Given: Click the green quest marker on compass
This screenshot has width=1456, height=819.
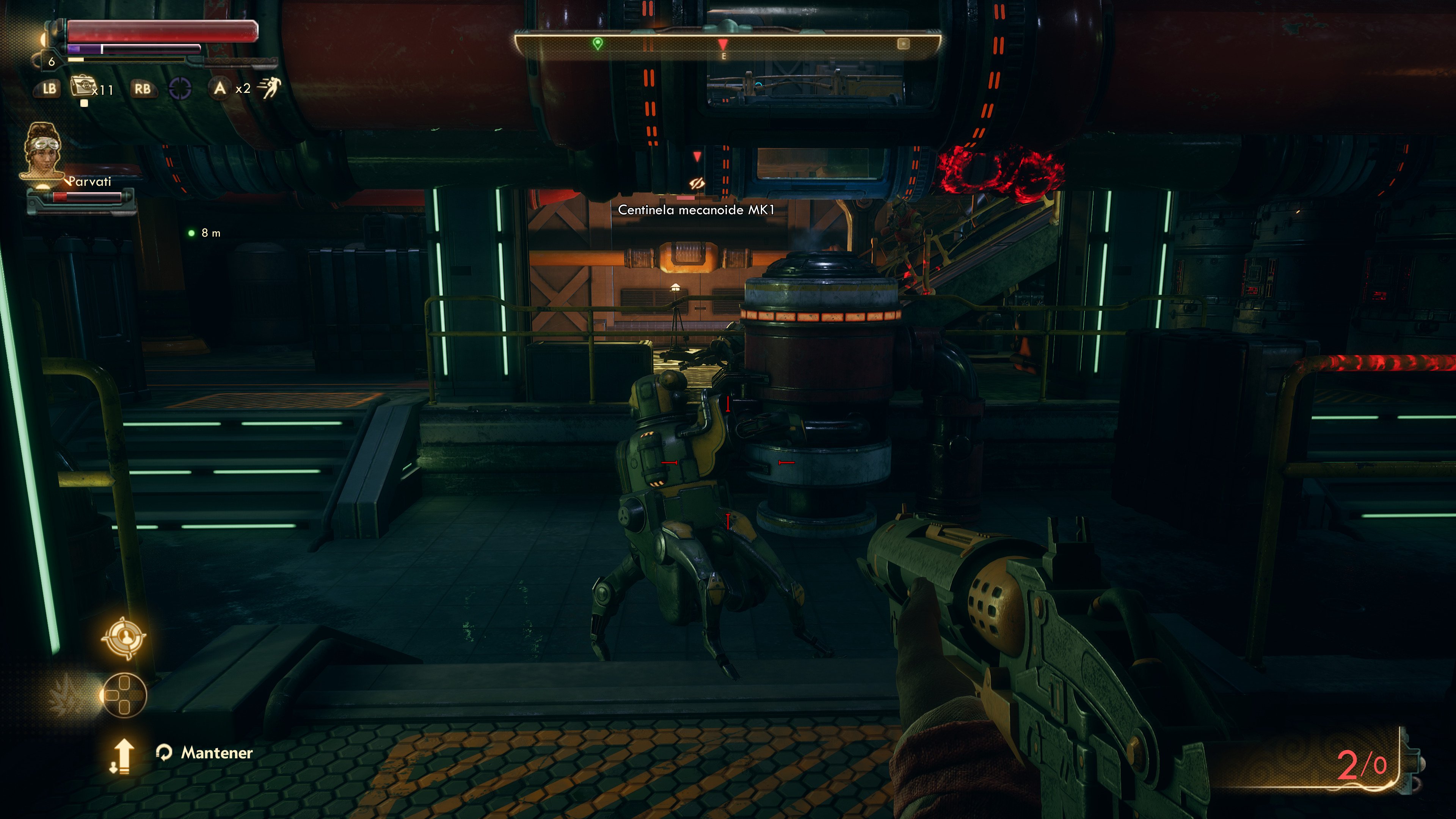Looking at the screenshot, I should click(598, 43).
